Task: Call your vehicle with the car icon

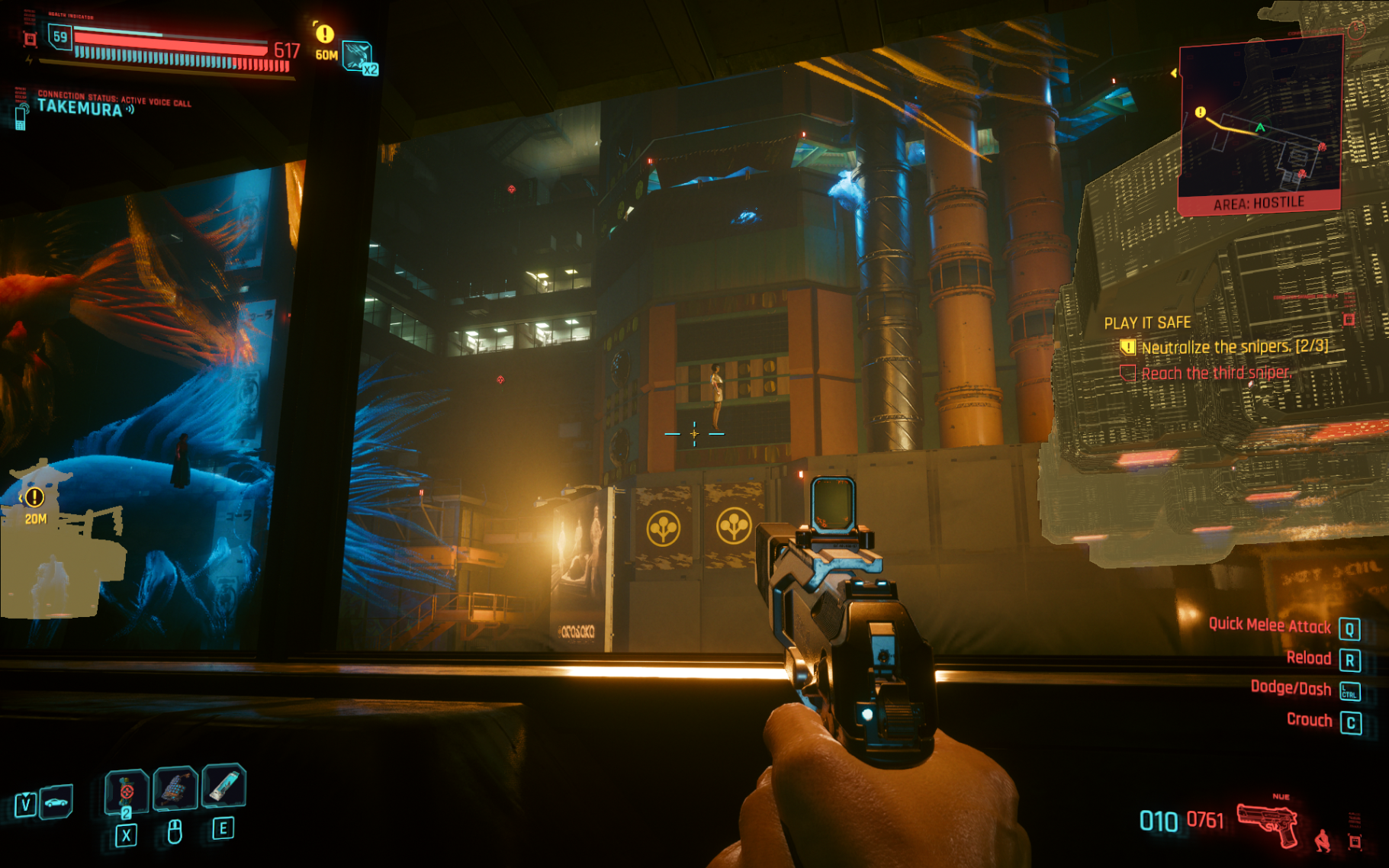Action: [56, 802]
